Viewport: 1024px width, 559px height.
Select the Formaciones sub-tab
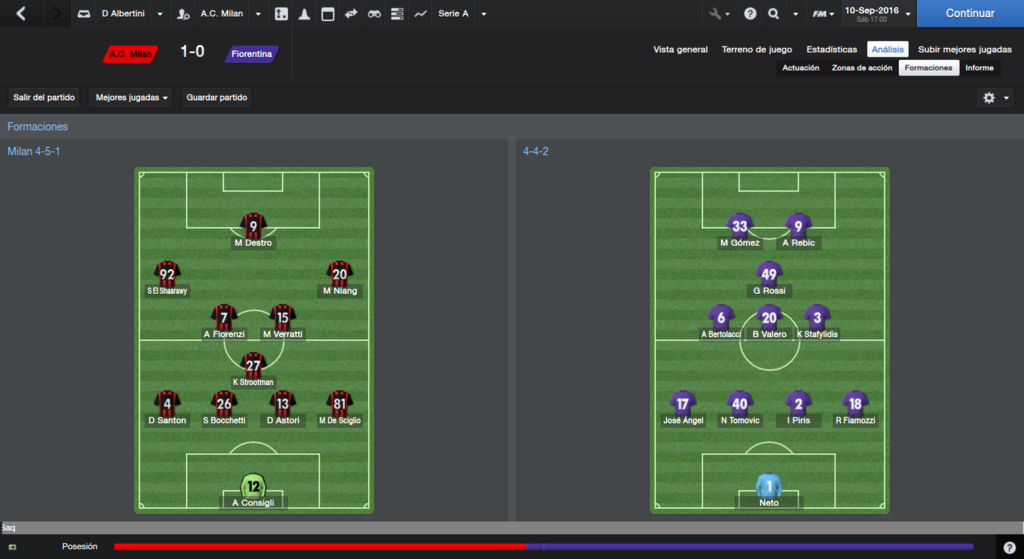click(928, 68)
